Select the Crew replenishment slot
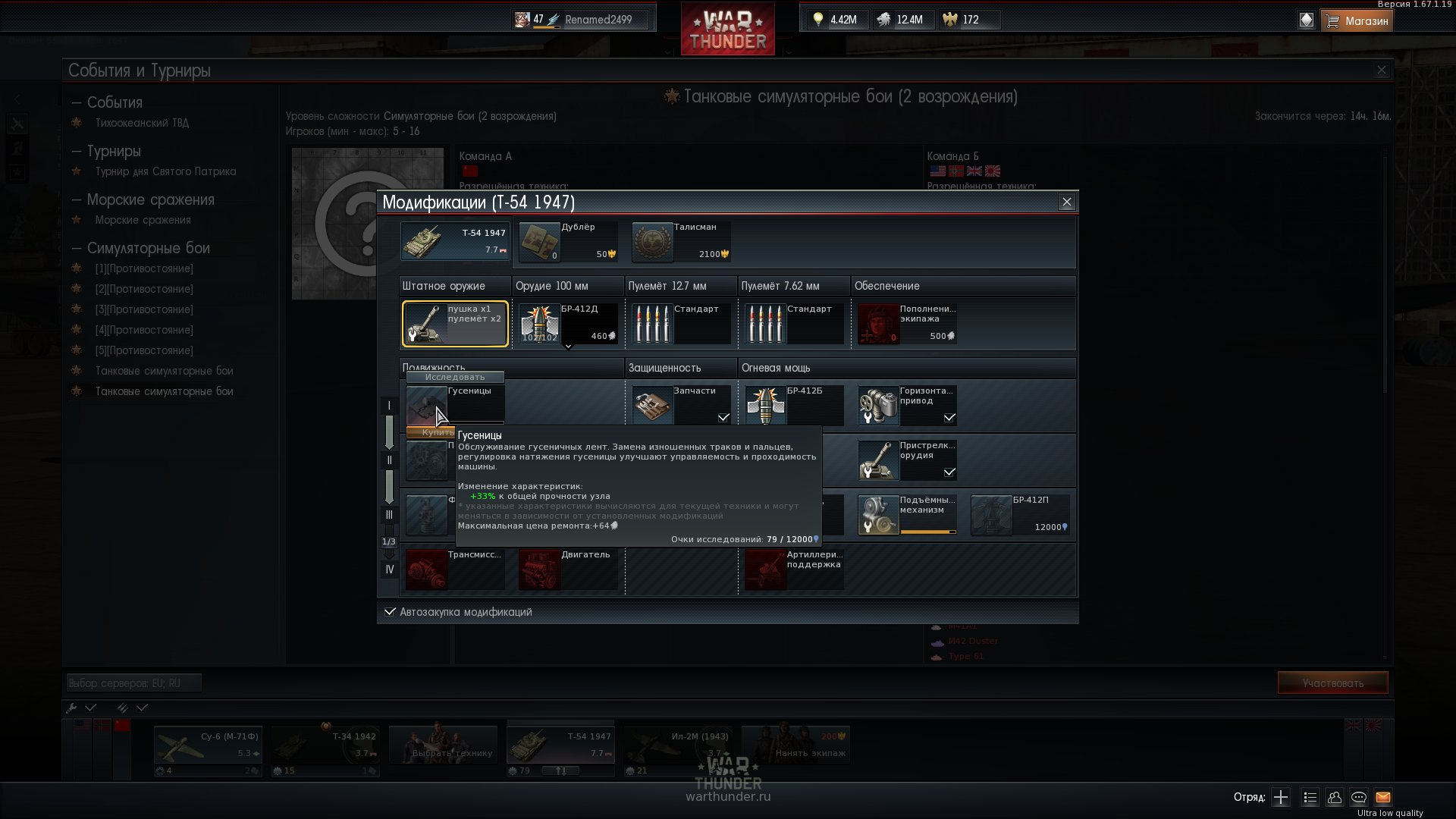Viewport: 1456px width, 819px height. [x=907, y=324]
